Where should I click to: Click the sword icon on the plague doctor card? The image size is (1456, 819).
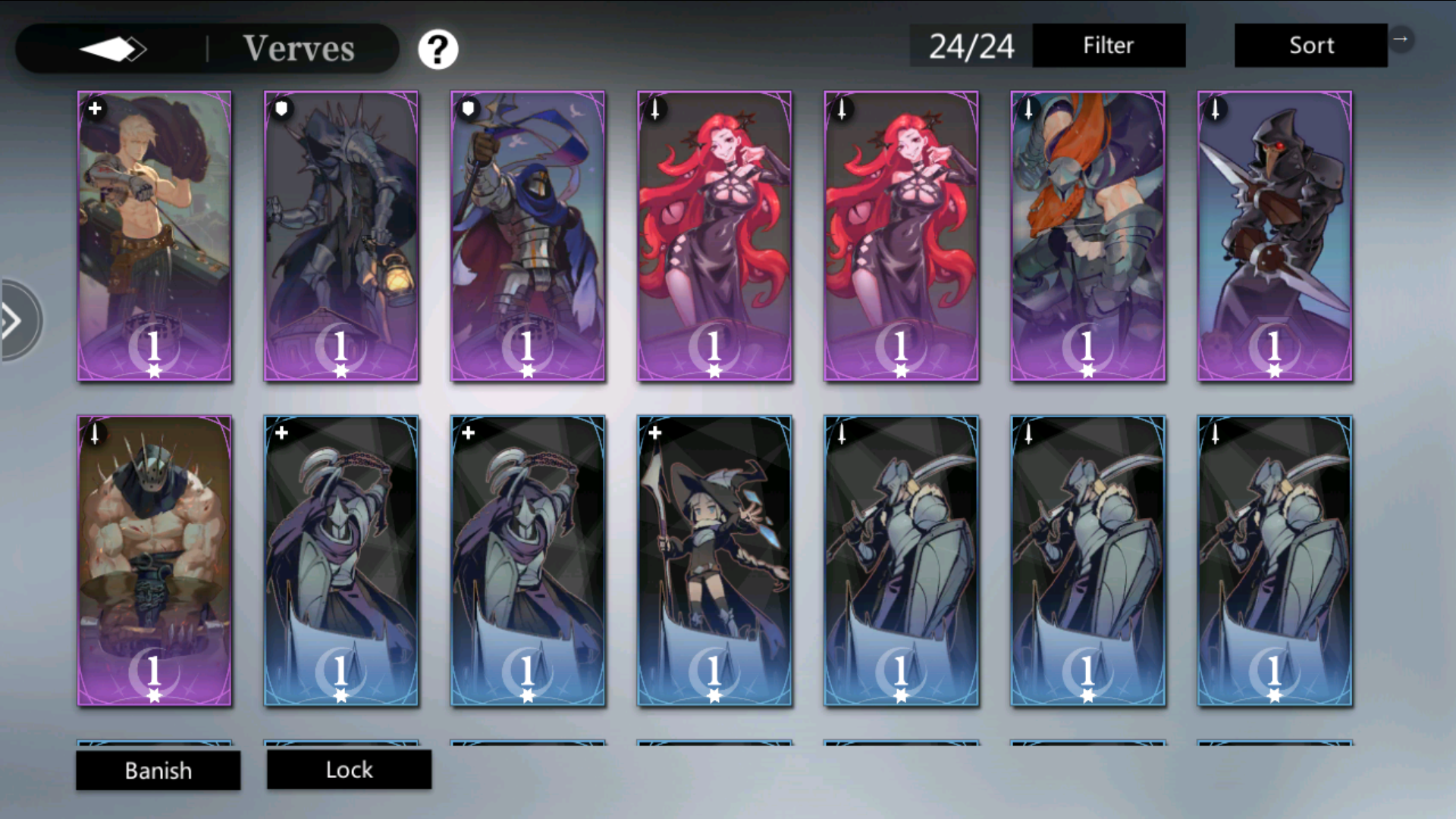[x=1215, y=108]
